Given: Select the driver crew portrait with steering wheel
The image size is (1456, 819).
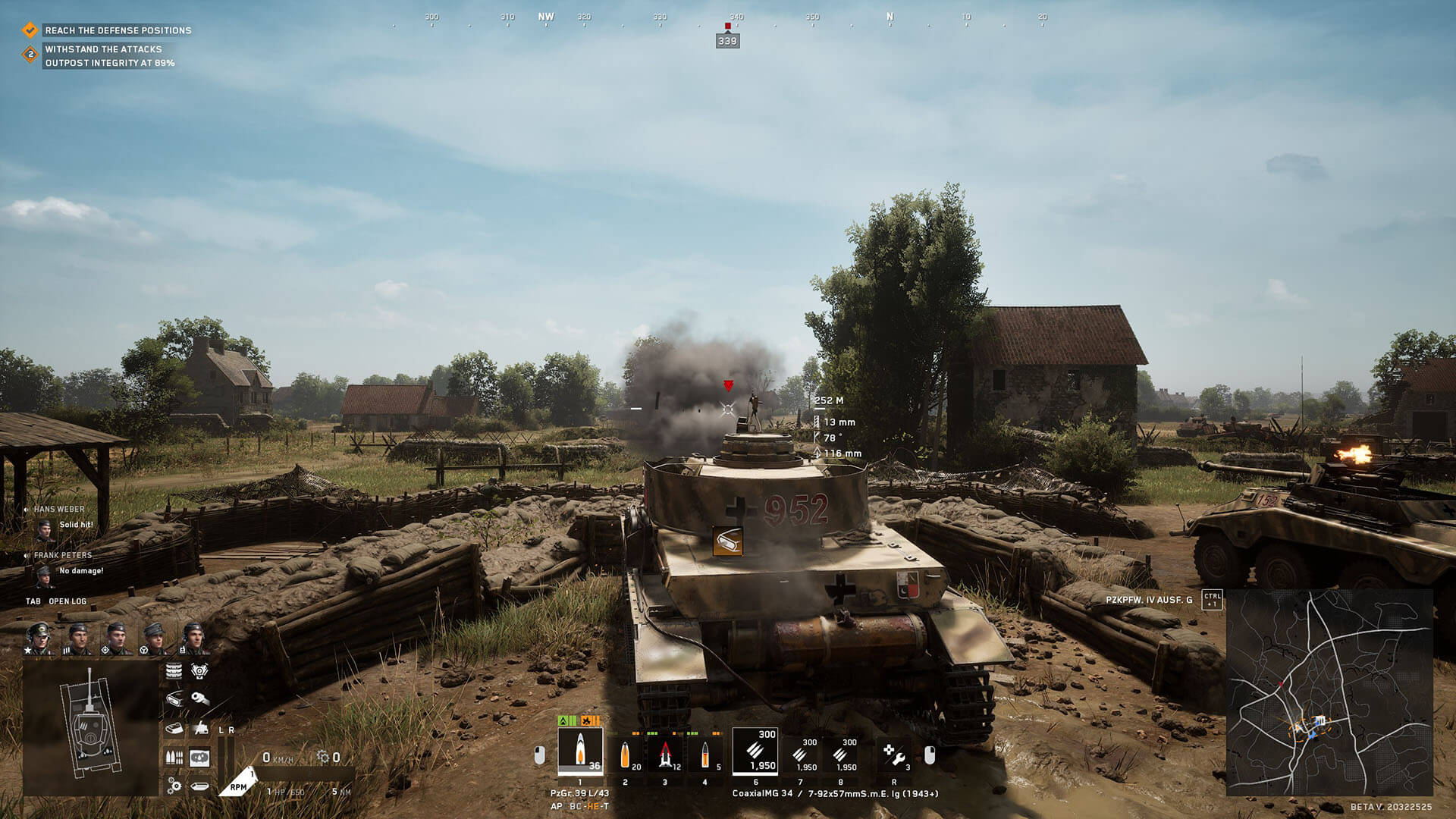Looking at the screenshot, I should click(x=154, y=639).
